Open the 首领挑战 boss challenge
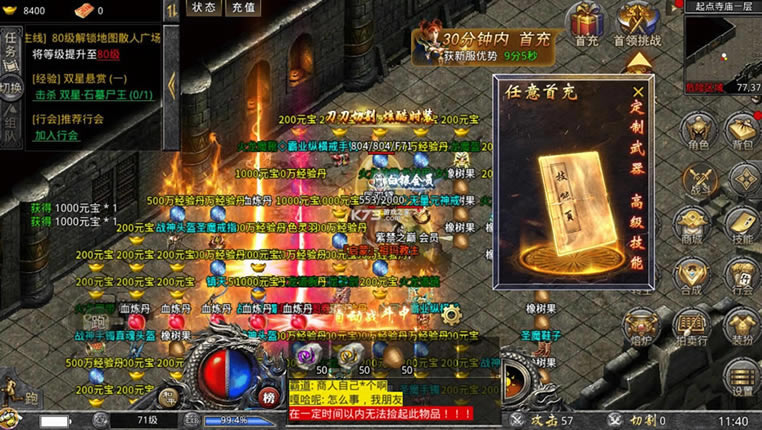The width and height of the screenshot is (762, 430). tap(637, 24)
